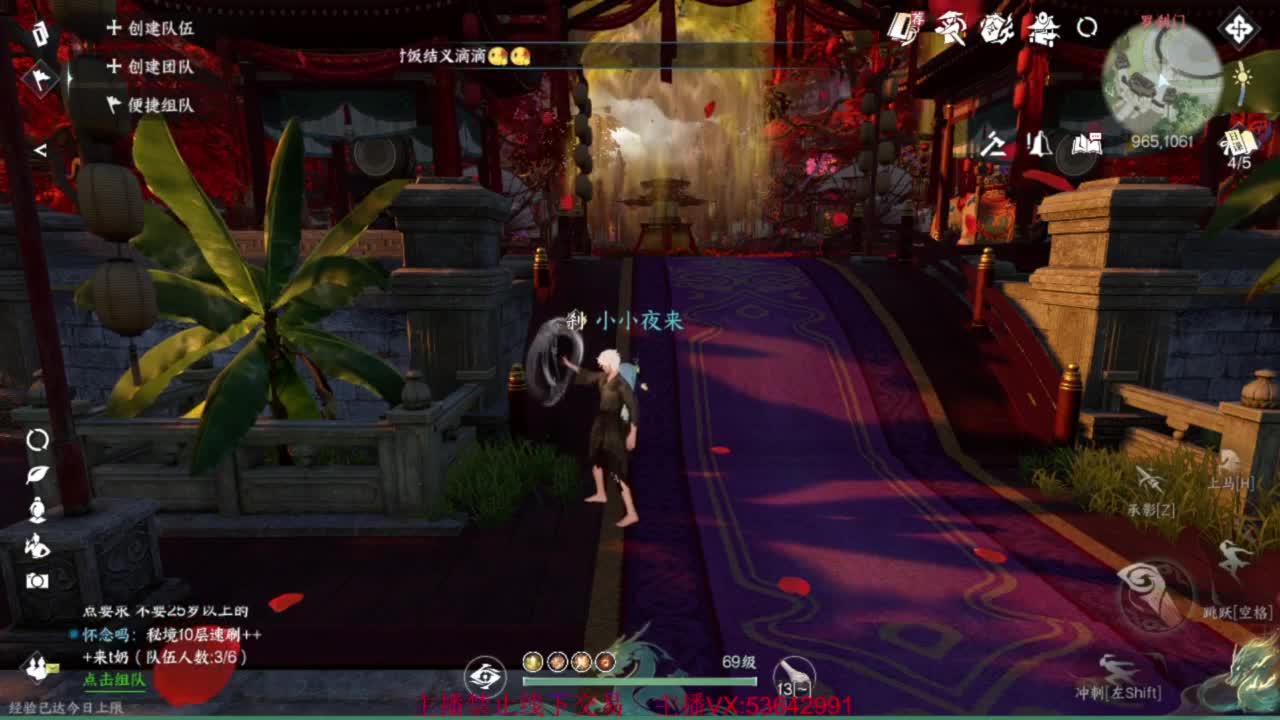Toggle the sun weather indicator right of the minimap

(x=1241, y=76)
